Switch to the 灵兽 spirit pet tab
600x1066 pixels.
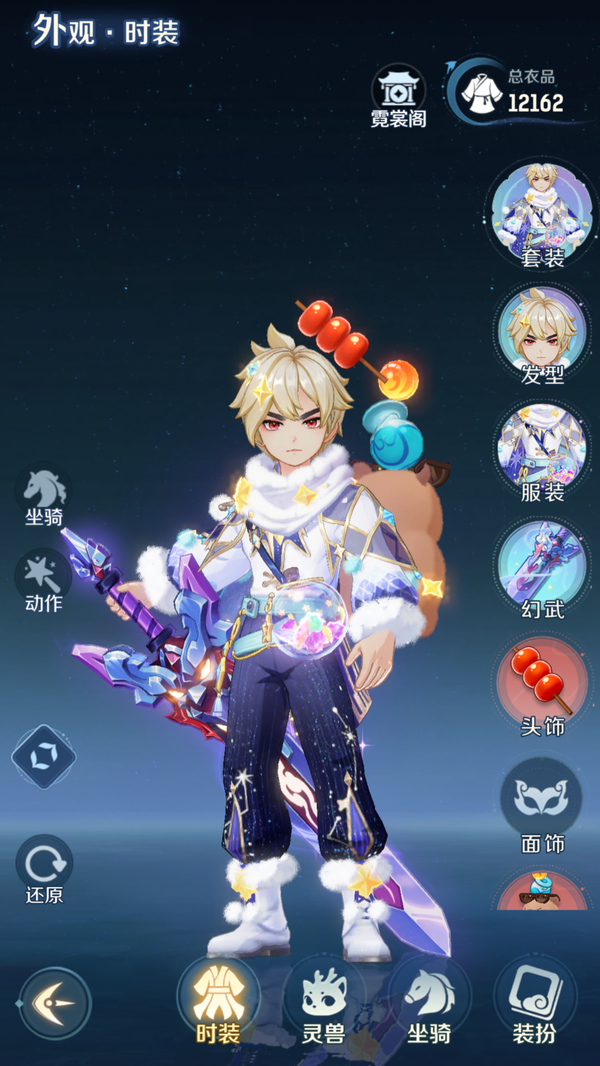coord(324,1000)
